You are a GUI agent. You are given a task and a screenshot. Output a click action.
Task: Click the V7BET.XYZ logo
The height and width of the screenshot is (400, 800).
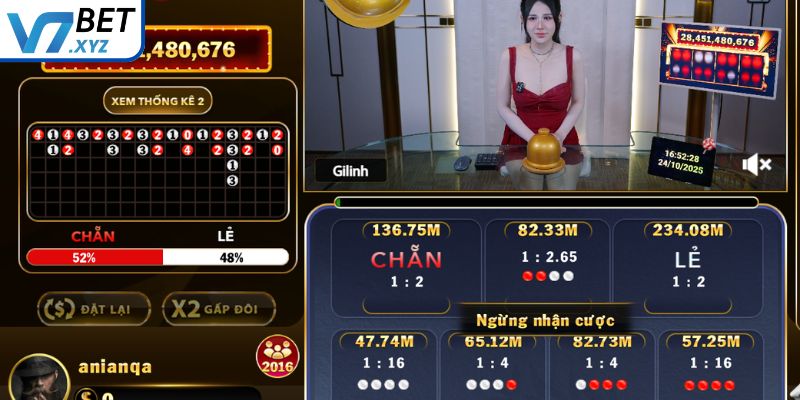[x=70, y=28]
